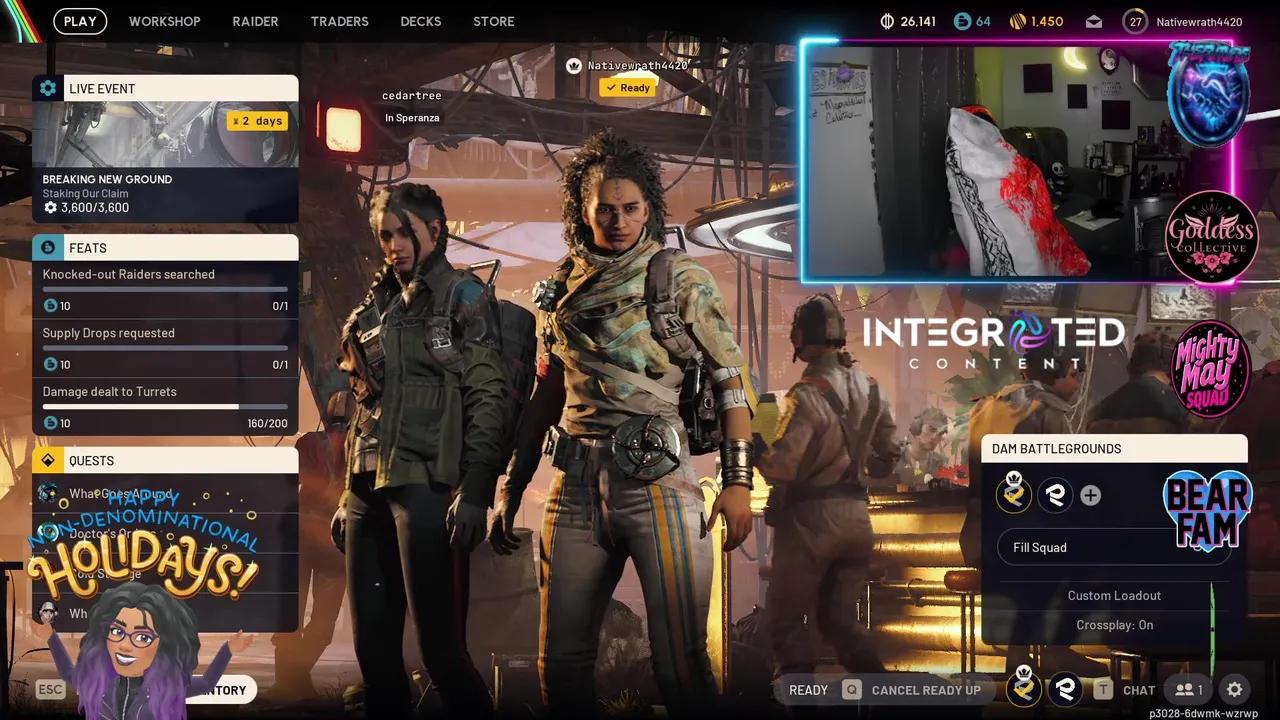Select the Feats coin icon header
1280x720 pixels.
coord(48,247)
